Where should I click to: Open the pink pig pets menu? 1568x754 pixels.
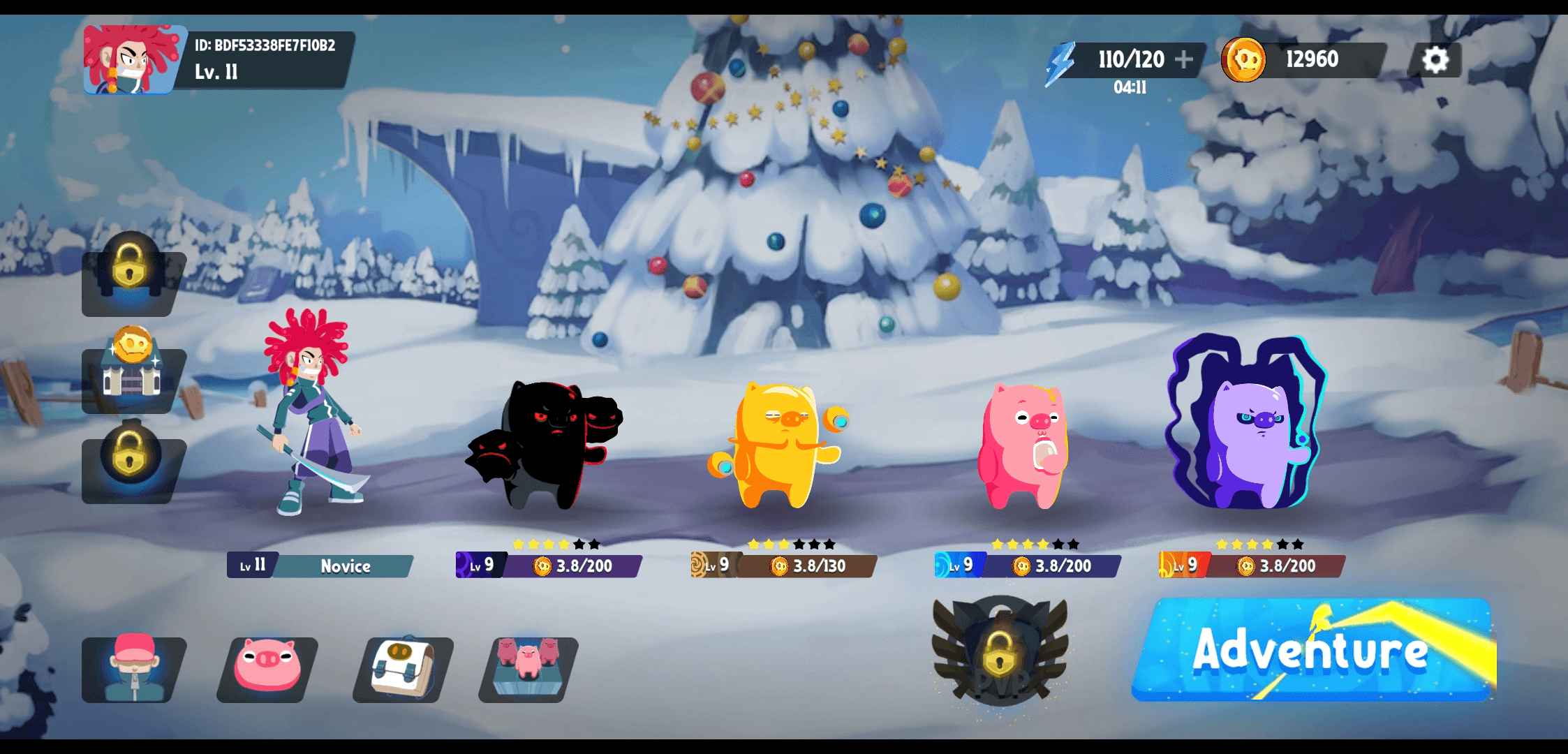coord(267,669)
